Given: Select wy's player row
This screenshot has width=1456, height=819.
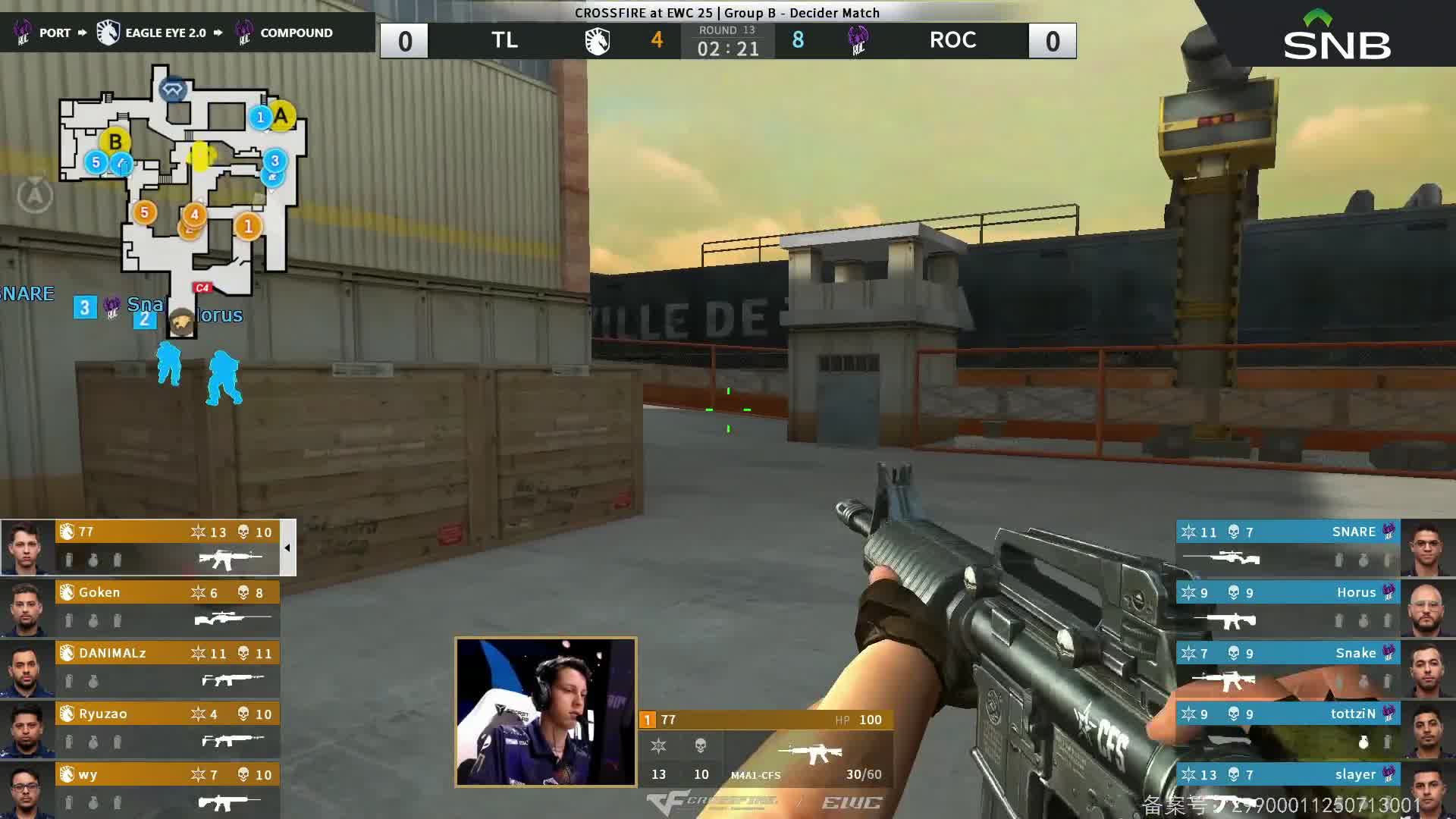Looking at the screenshot, I should tap(167, 789).
